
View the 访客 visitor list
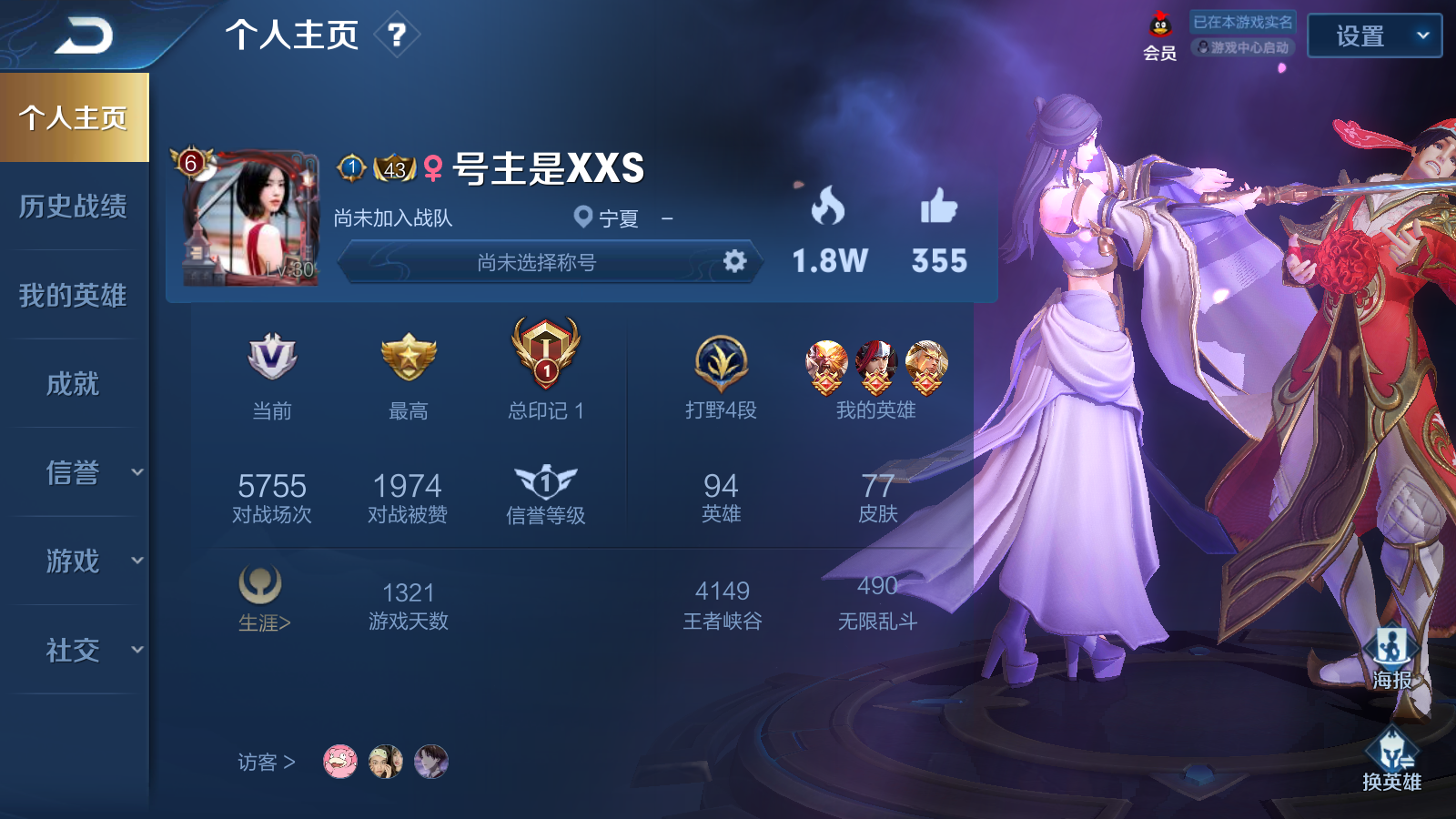(x=266, y=762)
